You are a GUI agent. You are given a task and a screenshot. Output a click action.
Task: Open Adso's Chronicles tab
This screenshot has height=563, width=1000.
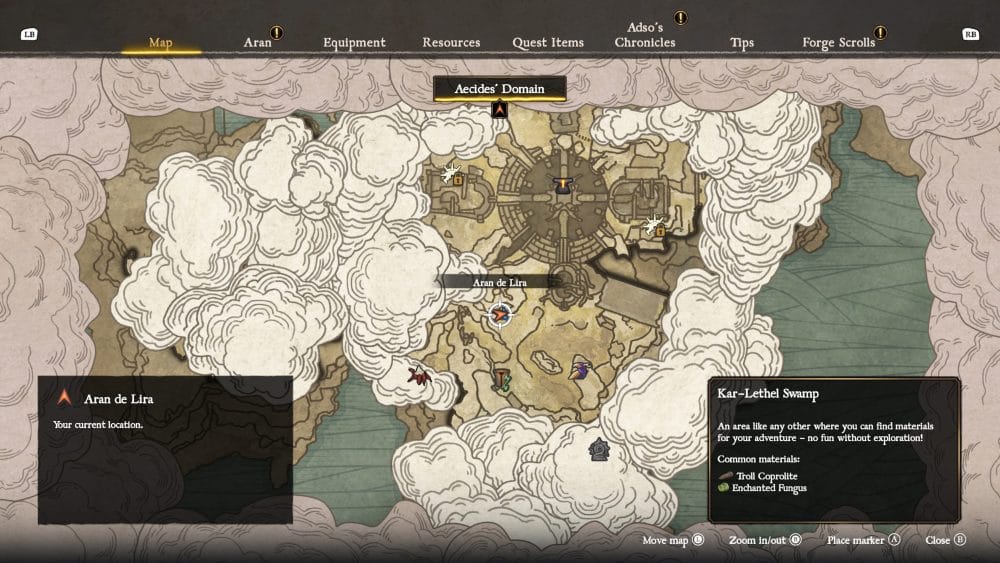[x=645, y=36]
